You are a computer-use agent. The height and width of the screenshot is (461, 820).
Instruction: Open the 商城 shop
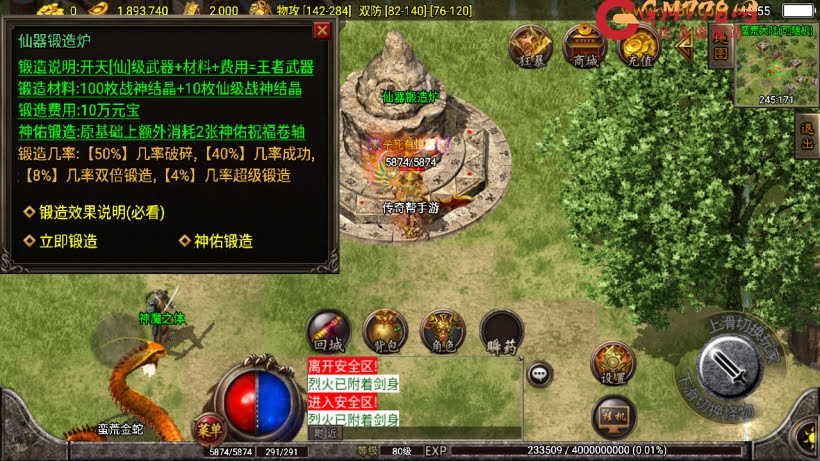click(585, 46)
